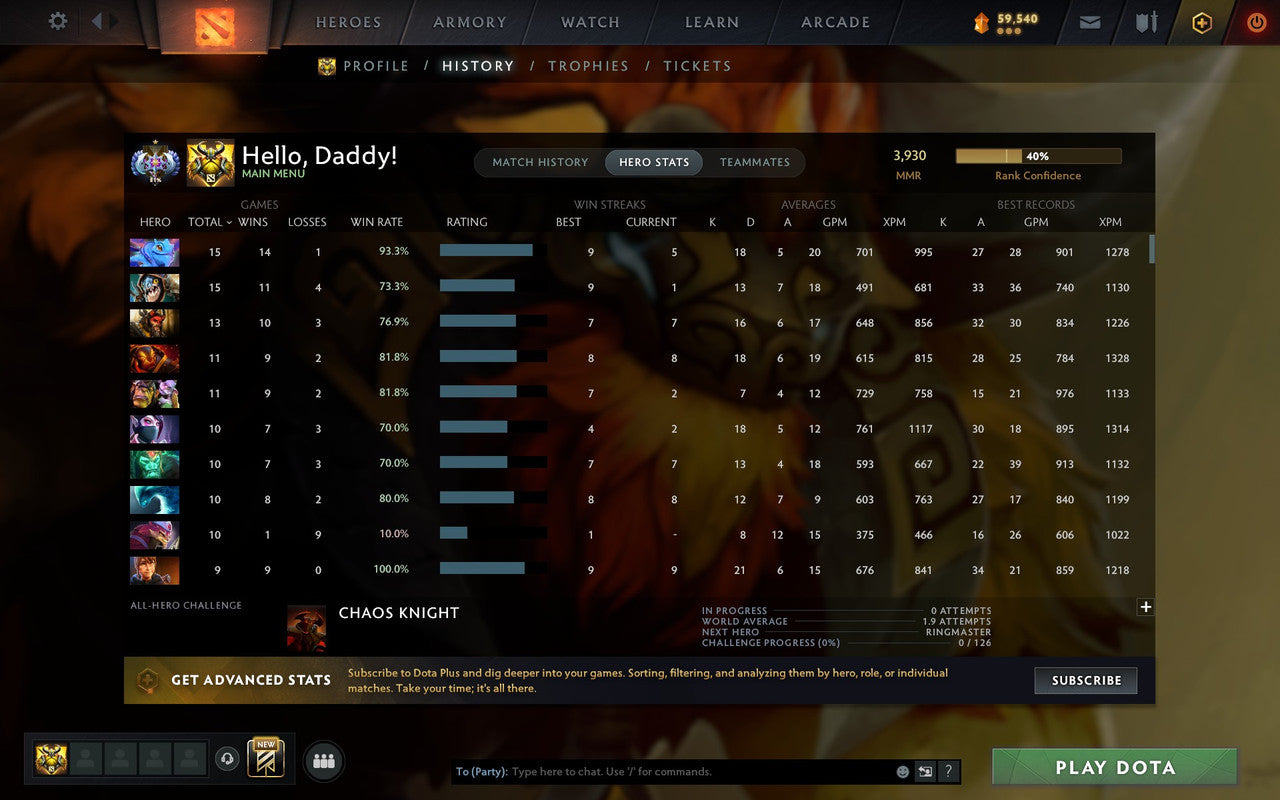1280x800 pixels.
Task: Open the NEW battle pass item icon
Action: pos(265,759)
